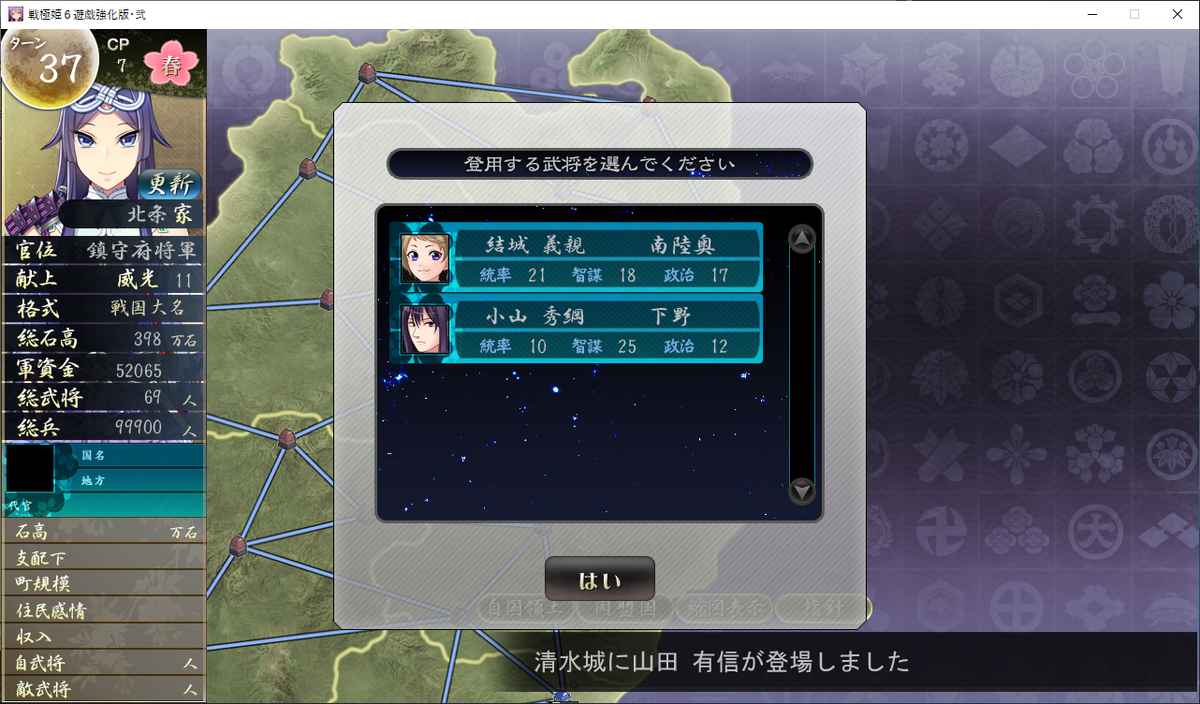Minimize the game window
This screenshot has height=704, width=1200.
point(1086,14)
